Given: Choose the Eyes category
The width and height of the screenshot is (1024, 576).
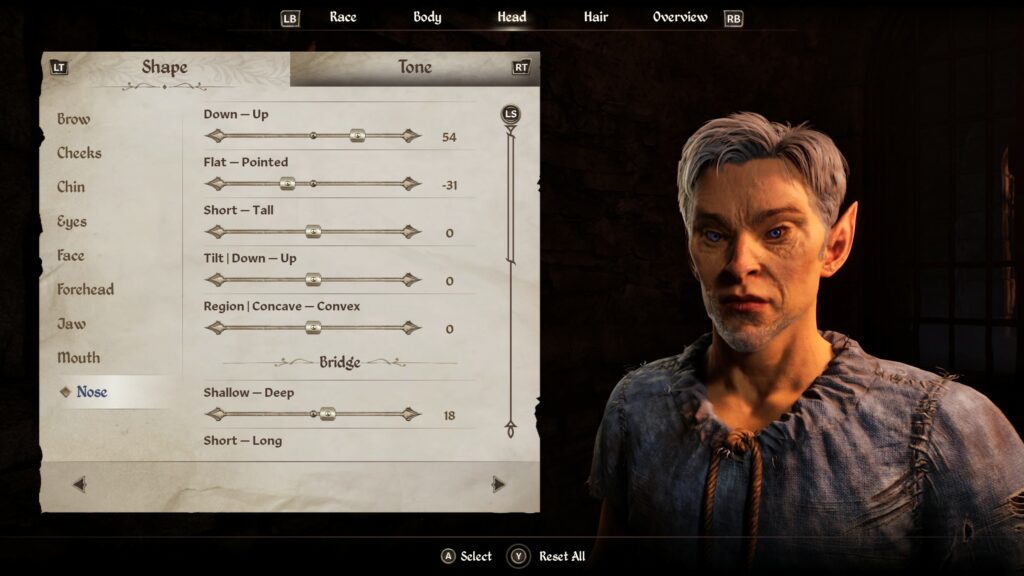Looking at the screenshot, I should [x=72, y=222].
